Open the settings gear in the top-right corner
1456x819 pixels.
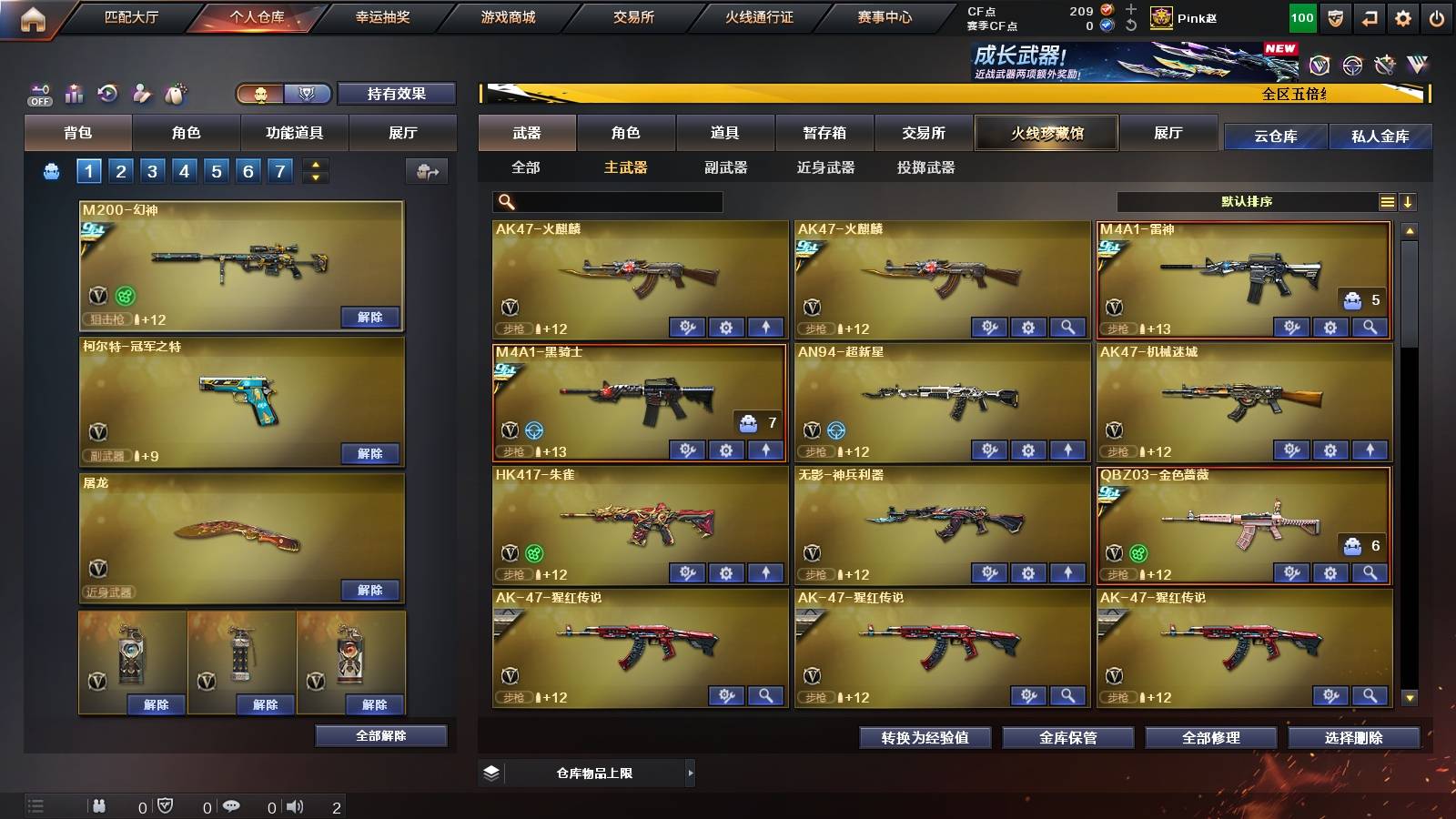tap(1404, 15)
